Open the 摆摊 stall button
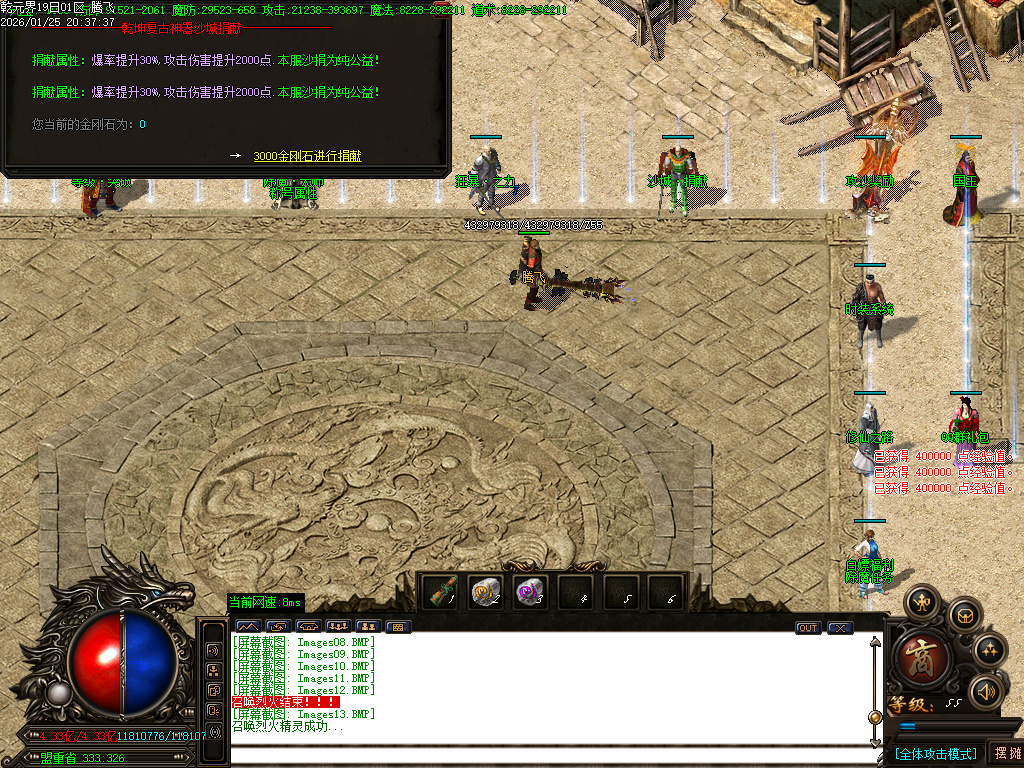Viewport: 1024px width, 768px height. pyautogui.click(x=1005, y=753)
